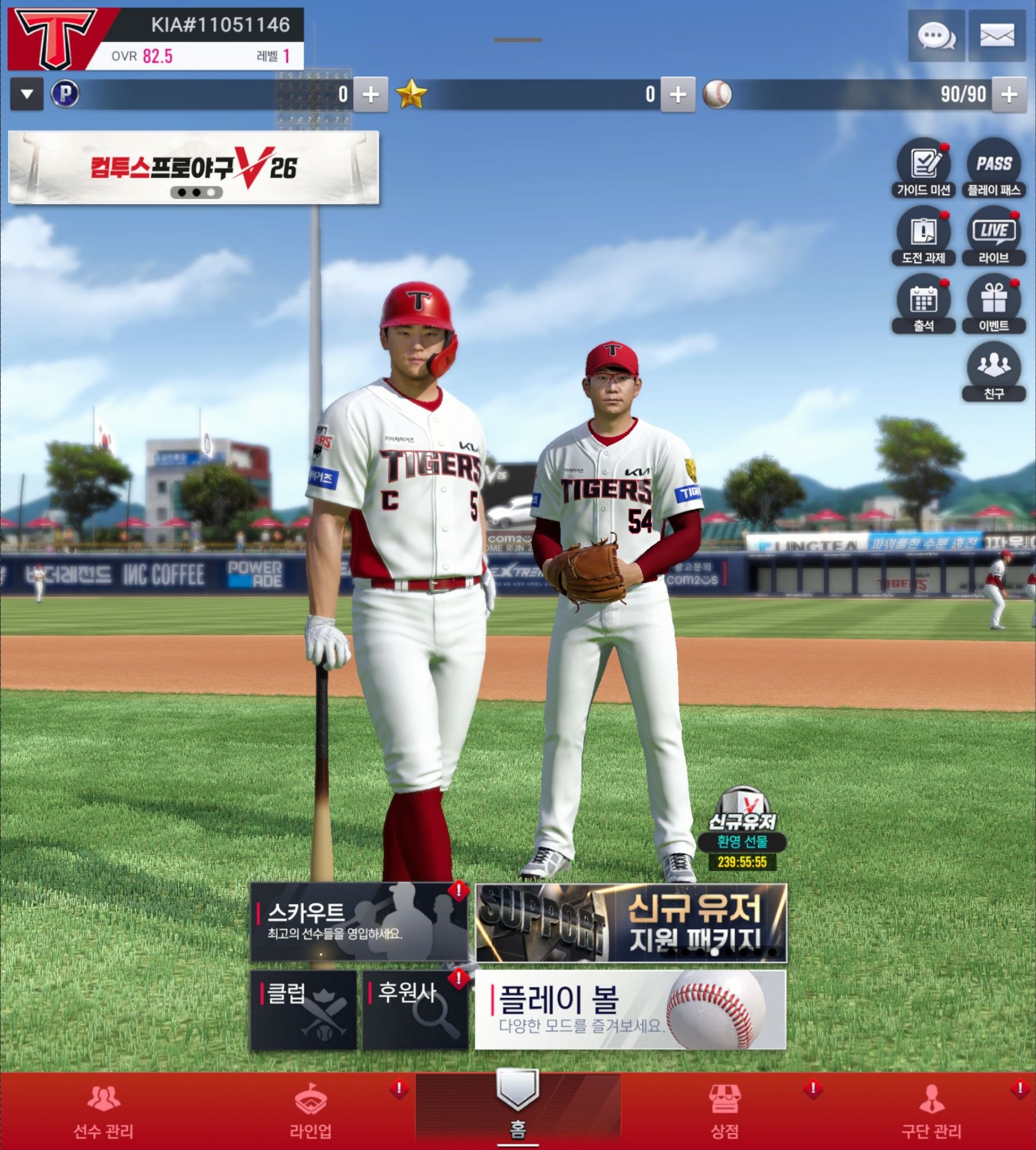1036x1150 pixels.
Task: Recharge baseball energy with plus button
Action: [1008, 94]
